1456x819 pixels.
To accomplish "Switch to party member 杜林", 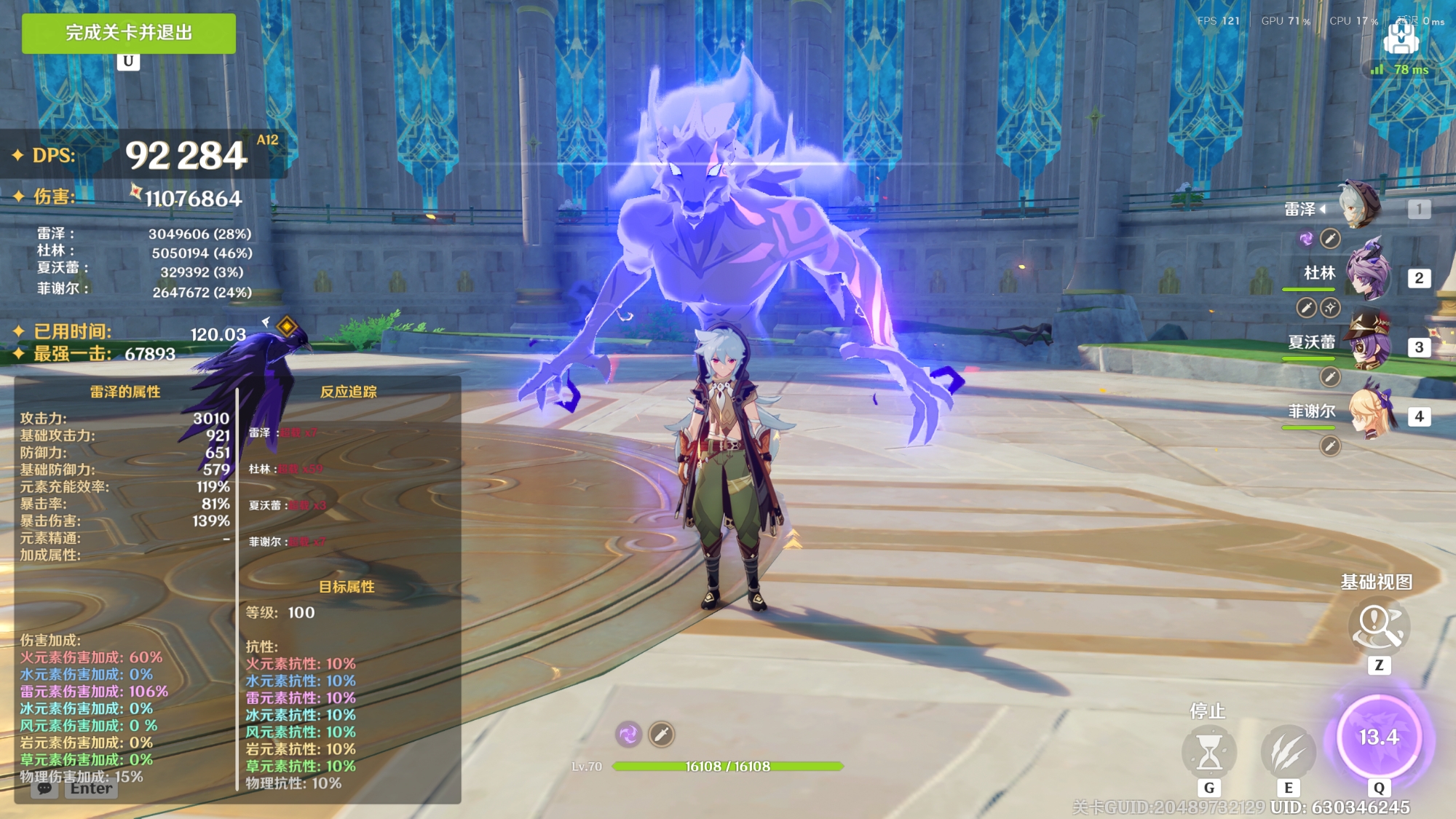I will 1367,274.
